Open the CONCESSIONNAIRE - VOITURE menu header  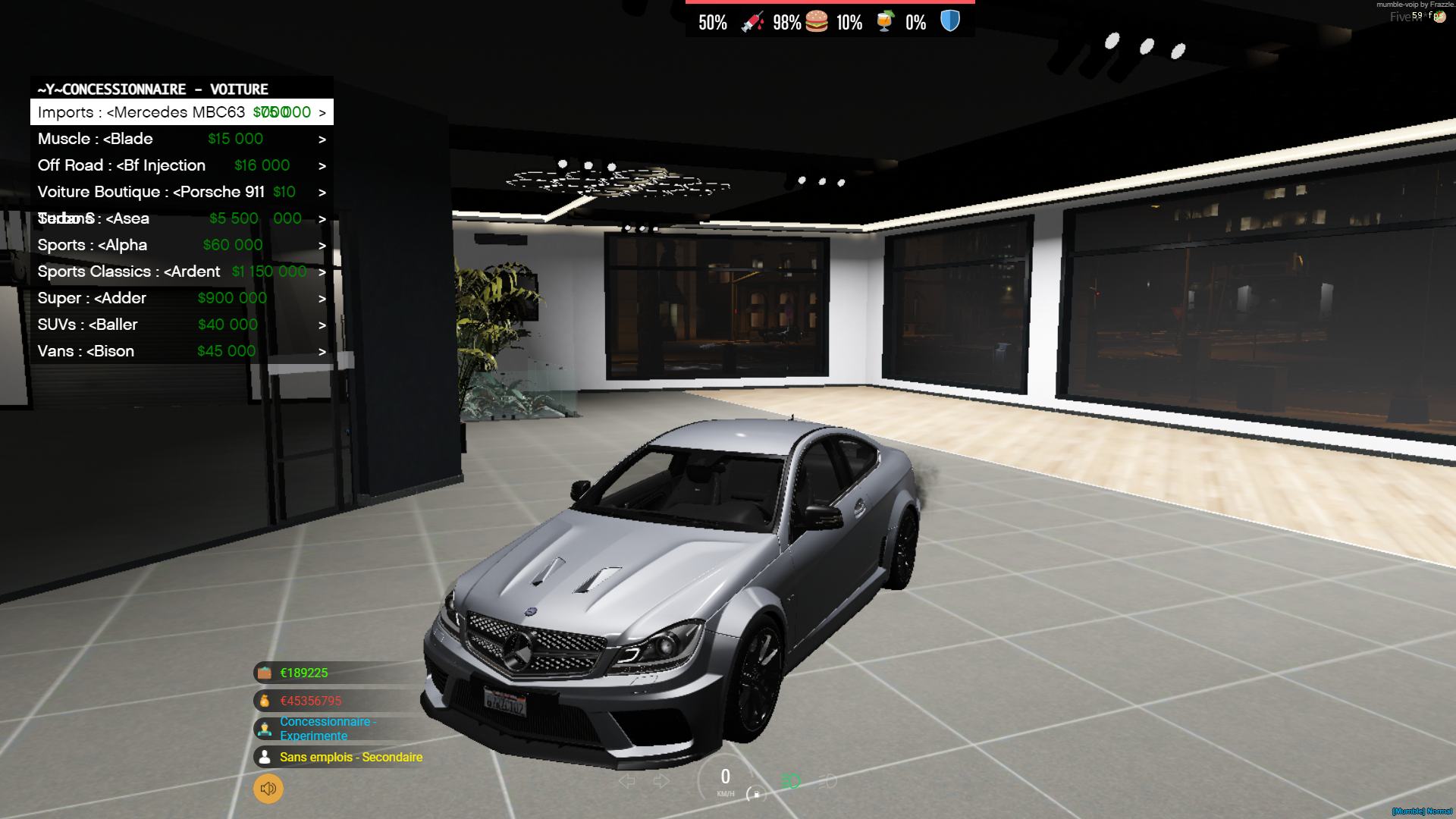(151, 89)
